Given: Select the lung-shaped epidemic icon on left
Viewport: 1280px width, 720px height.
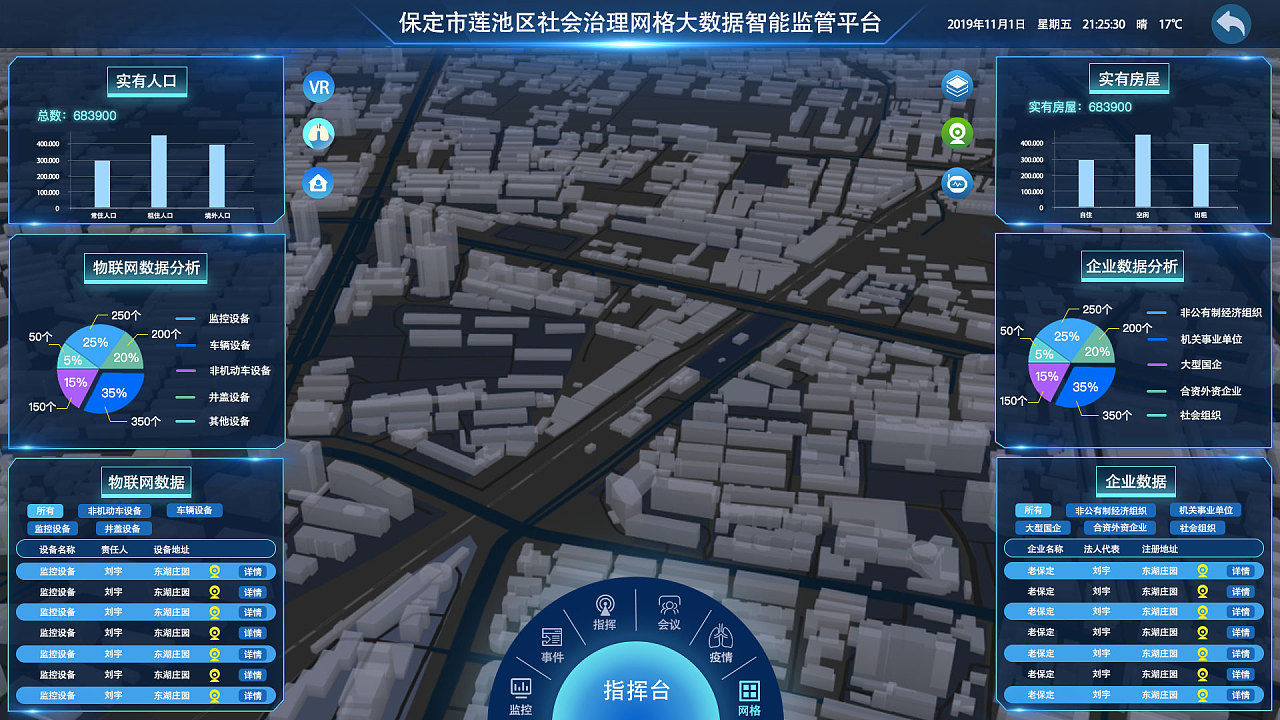Looking at the screenshot, I should 318,135.
